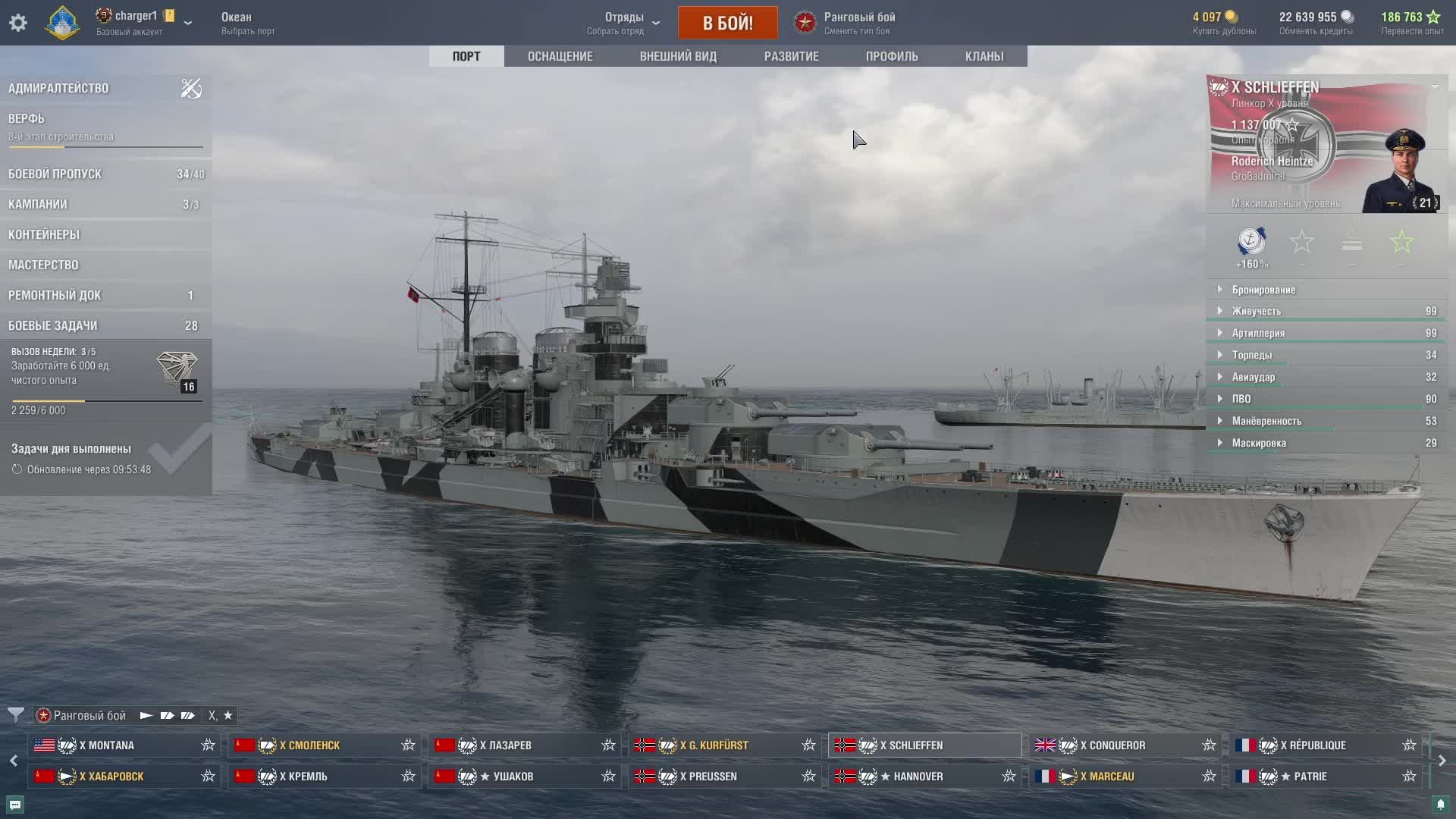The image size is (1456, 819).
Task: Expand the Маскировка parameter row
Action: coord(1259,443)
